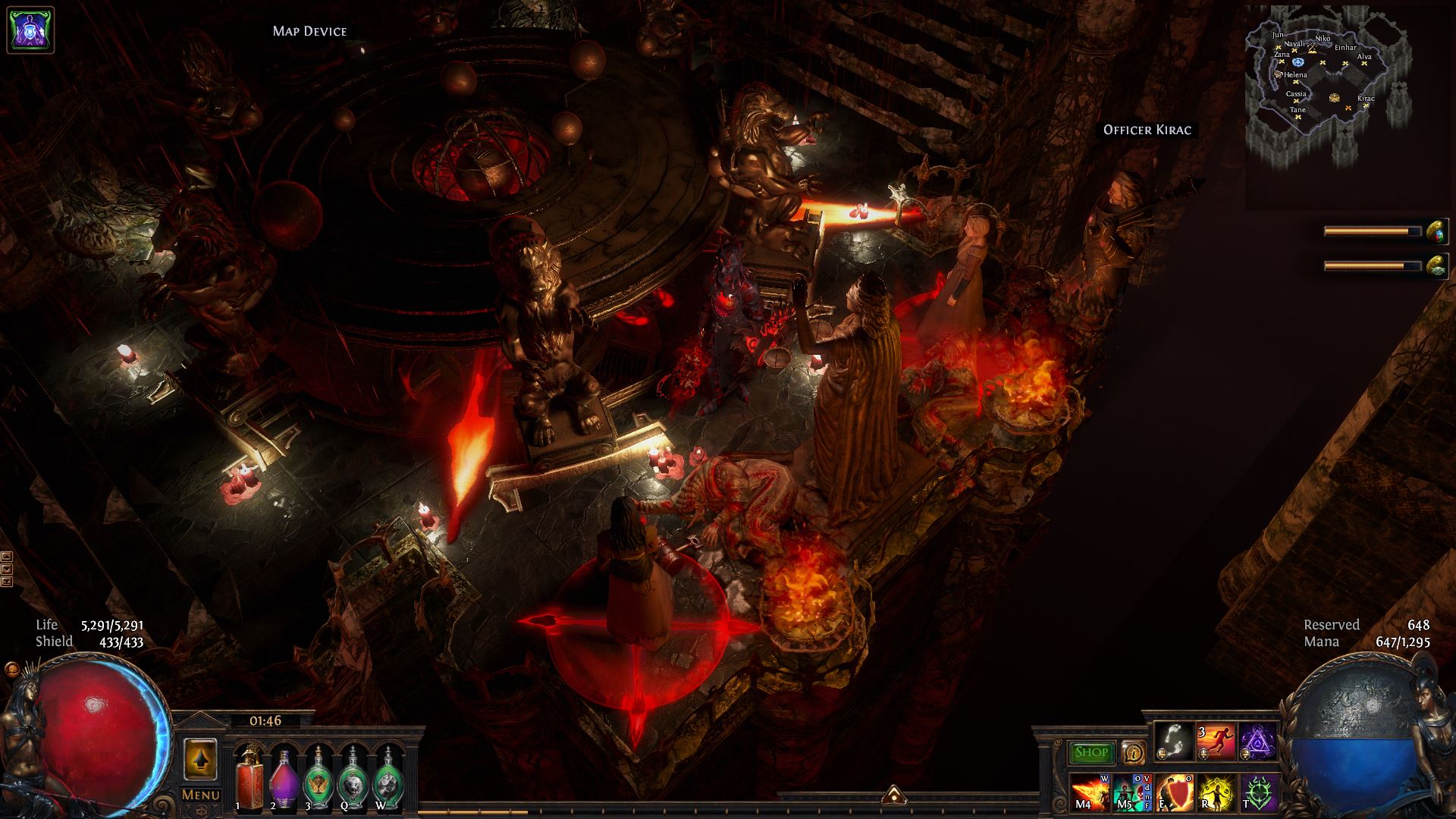Select the running man dash skill
Viewport: 1456px width, 819px height.
tap(1215, 742)
